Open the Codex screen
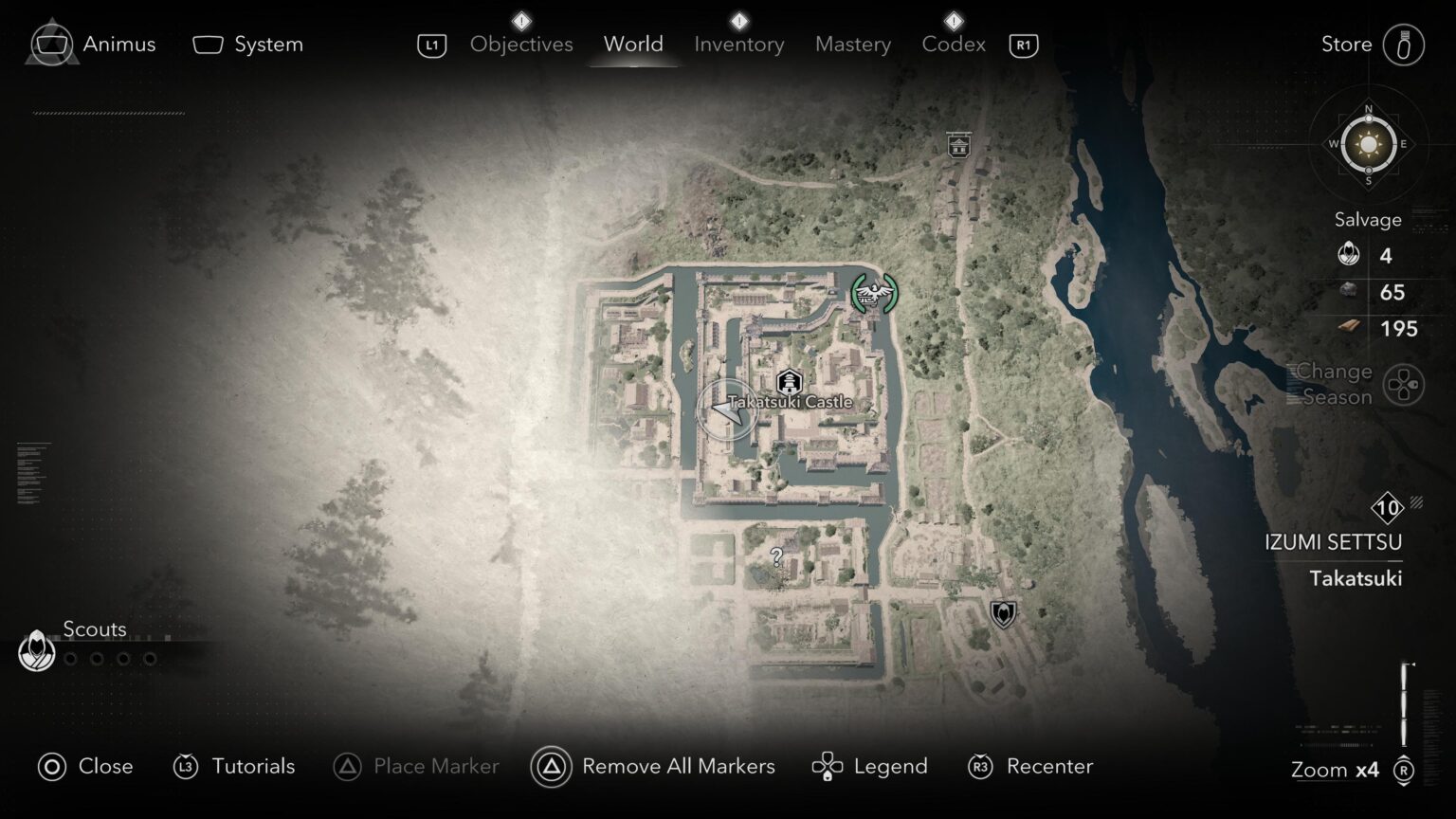The image size is (1456, 819). pos(953,44)
